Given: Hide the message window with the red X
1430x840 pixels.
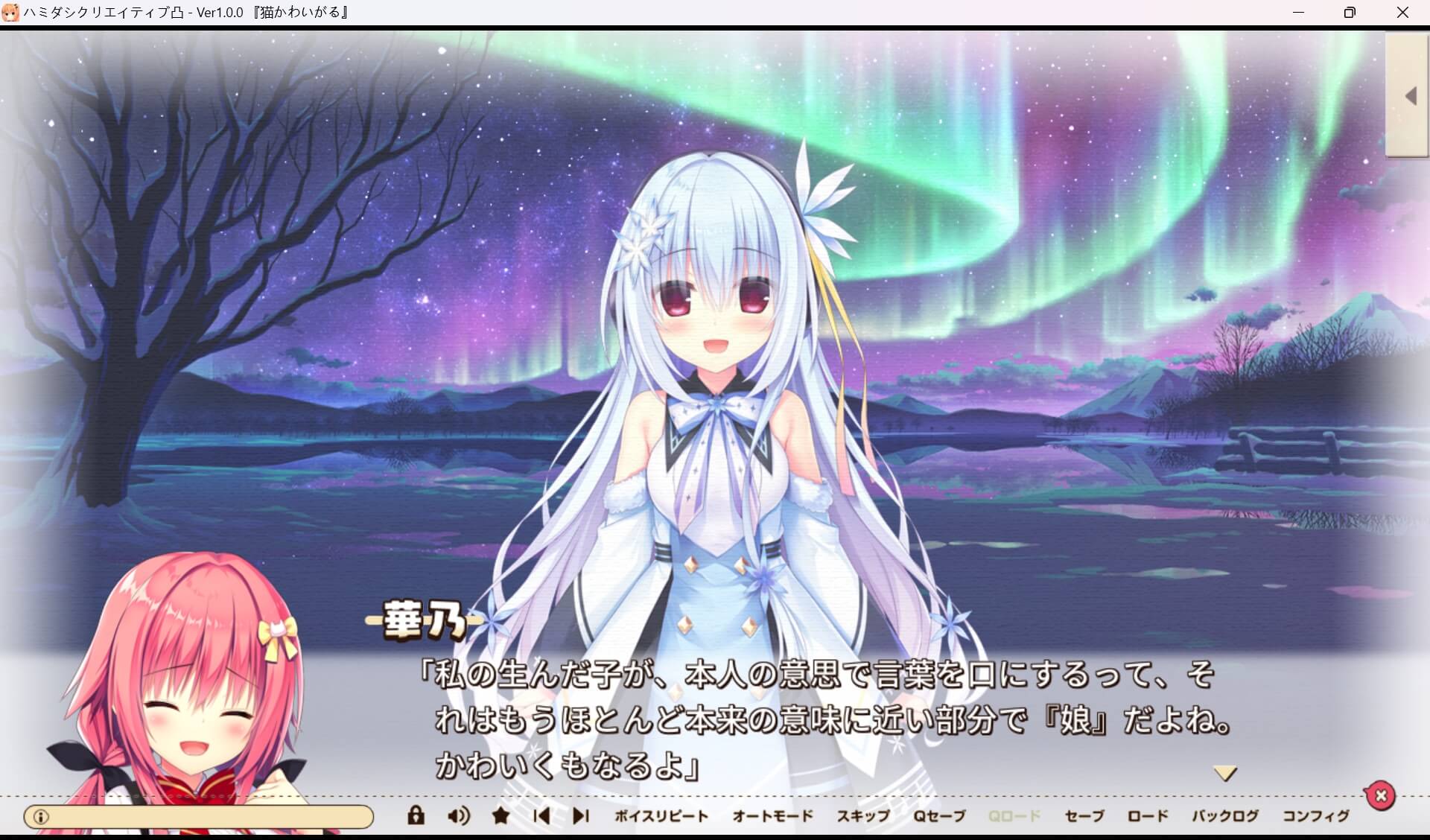Looking at the screenshot, I should [1382, 795].
